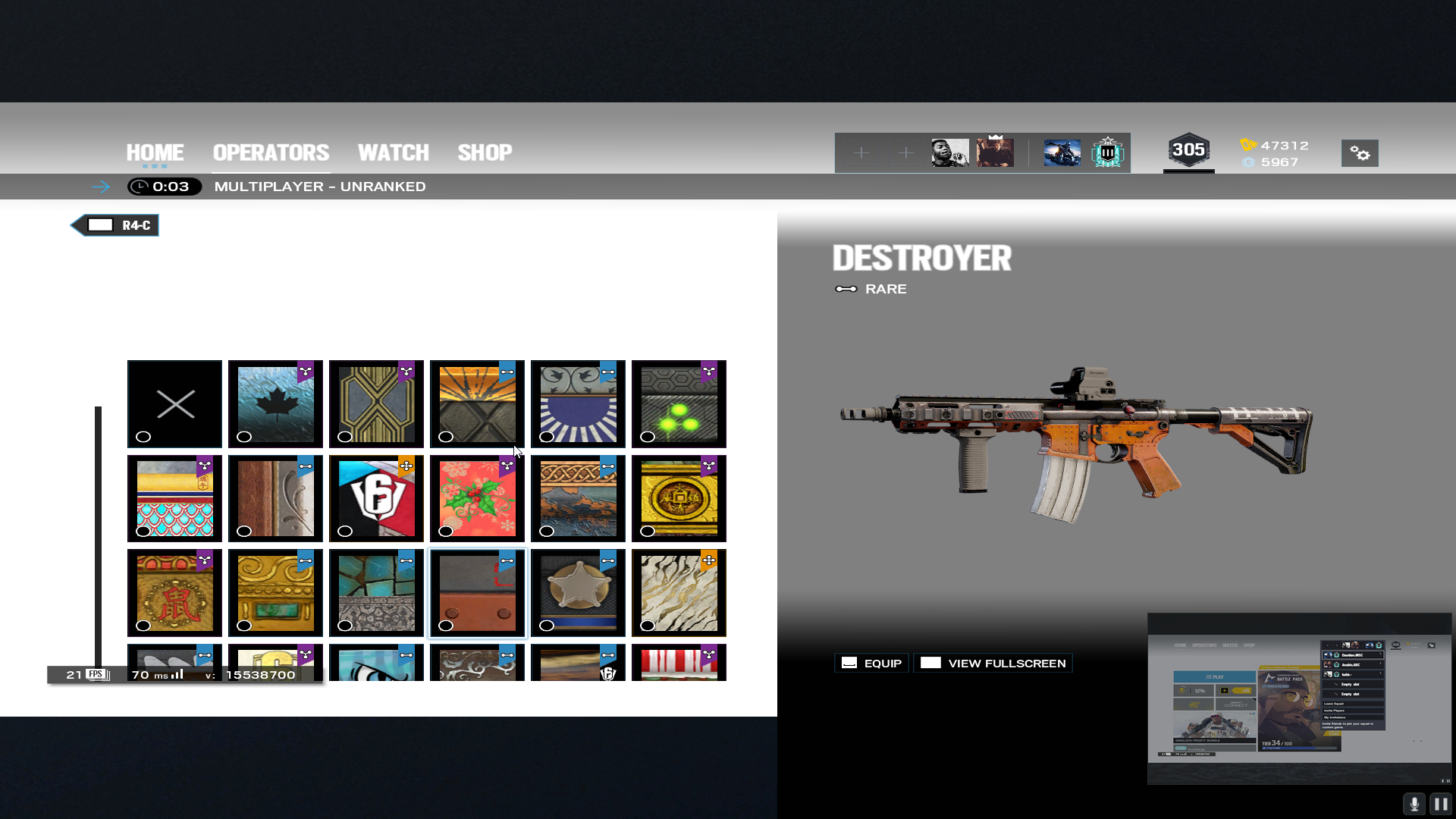View the weapon skin fullscreen

[993, 664]
